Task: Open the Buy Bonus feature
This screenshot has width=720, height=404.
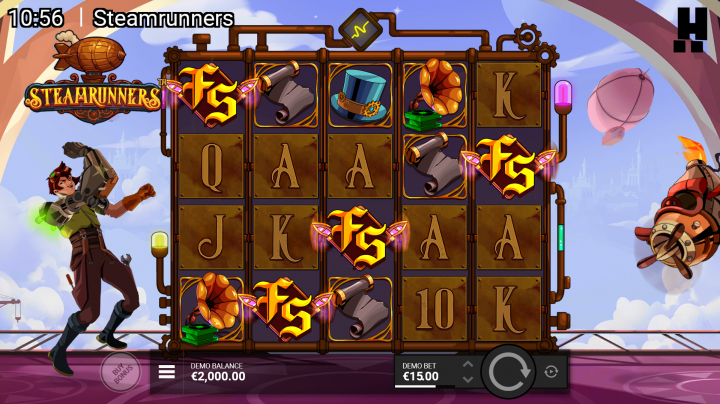Action: [120, 371]
